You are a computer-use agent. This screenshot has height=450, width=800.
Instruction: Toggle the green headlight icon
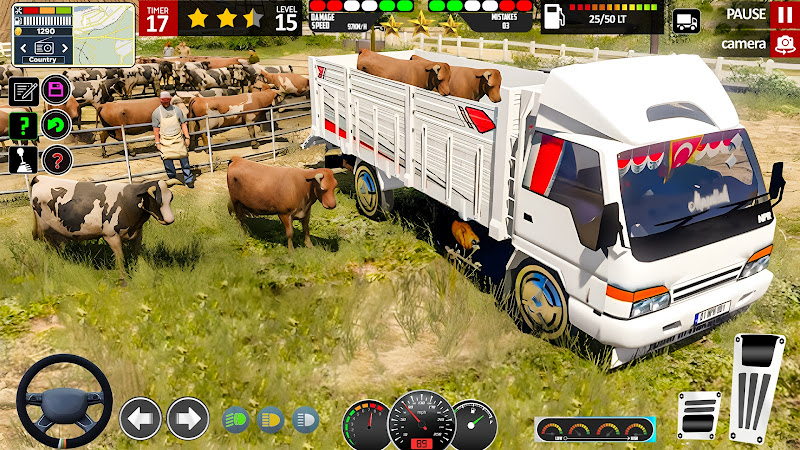(234, 419)
